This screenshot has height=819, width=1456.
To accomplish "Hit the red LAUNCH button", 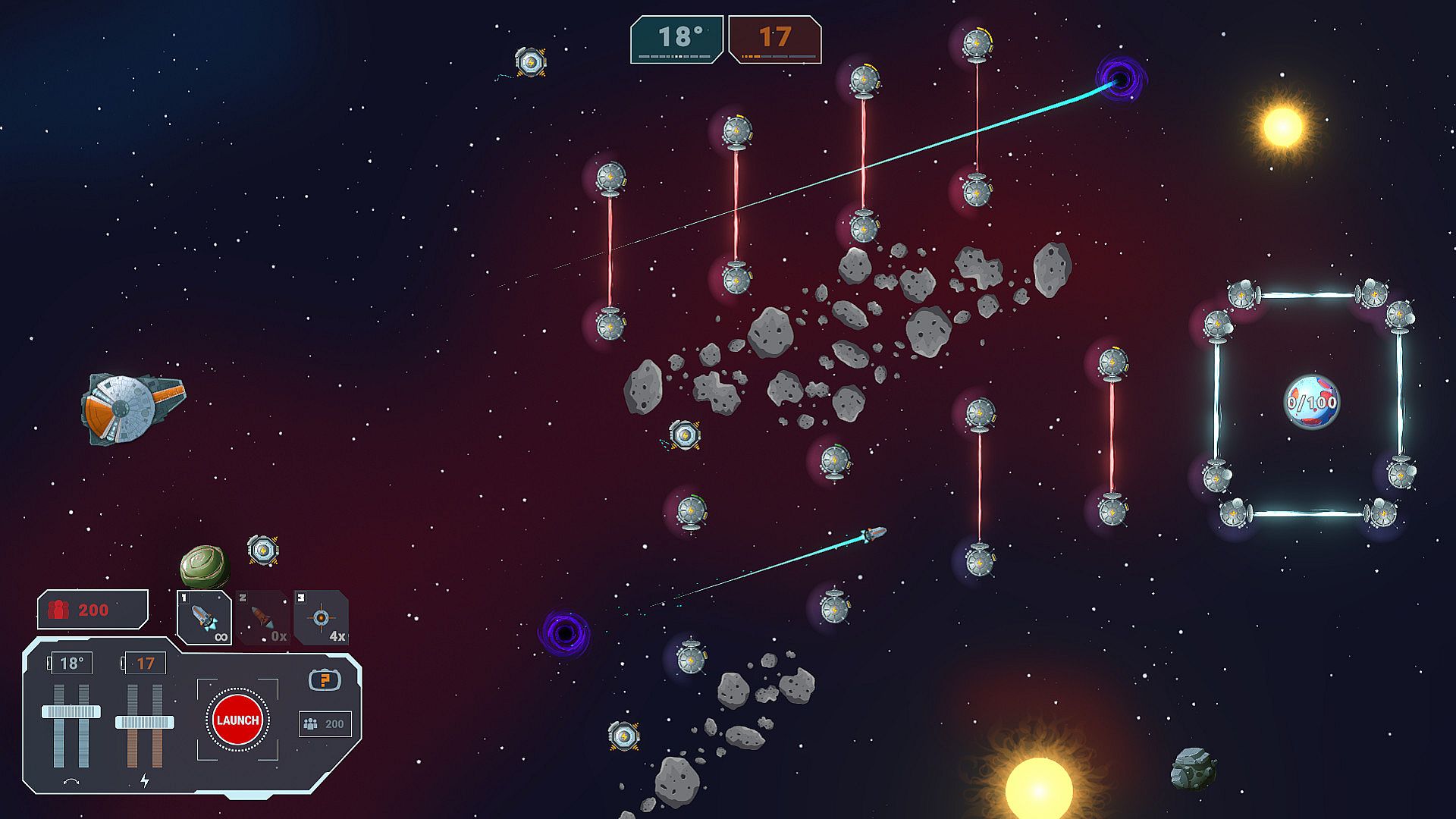I will pos(237,720).
